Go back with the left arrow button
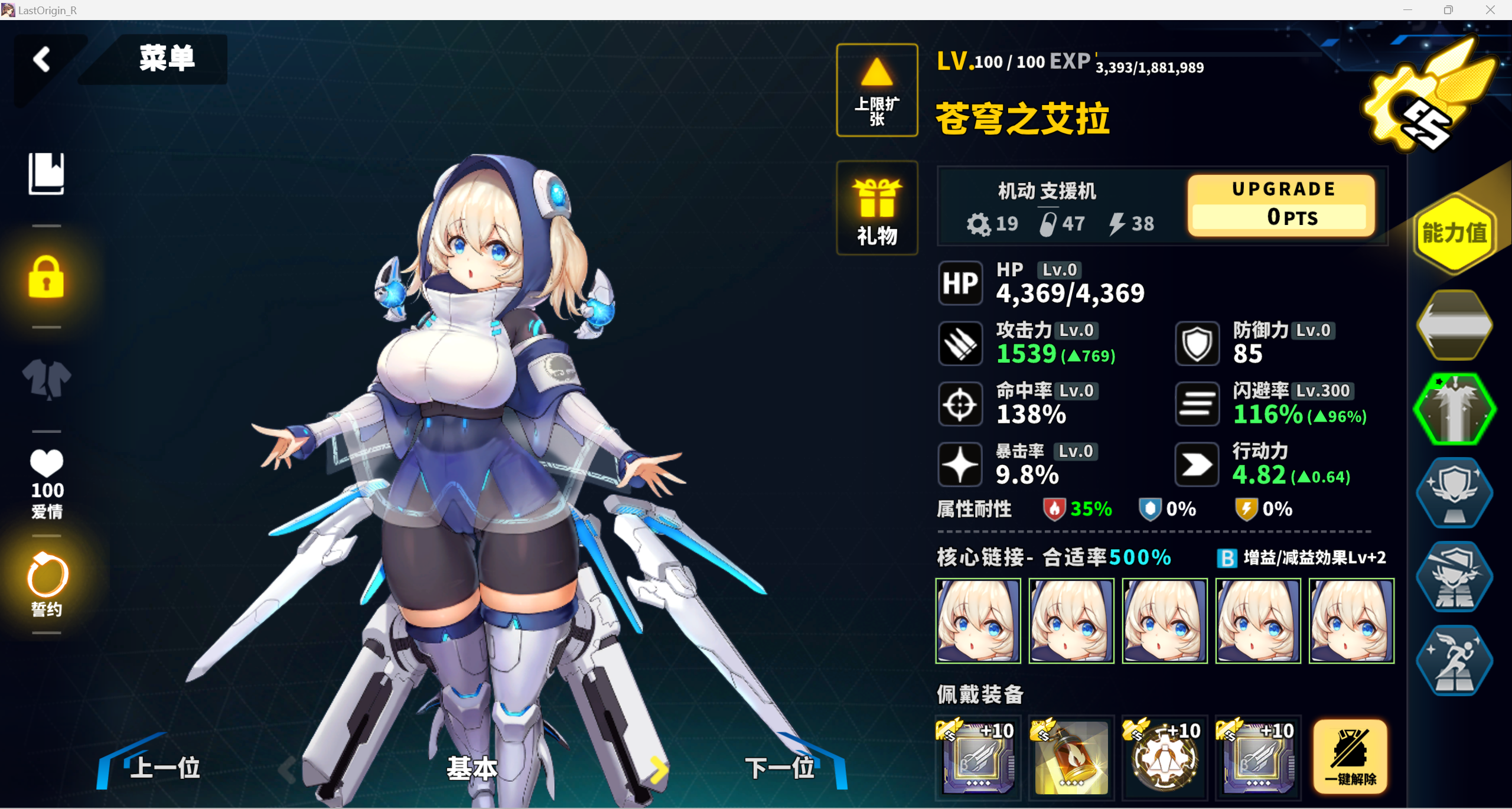The image size is (1512, 809). point(43,60)
